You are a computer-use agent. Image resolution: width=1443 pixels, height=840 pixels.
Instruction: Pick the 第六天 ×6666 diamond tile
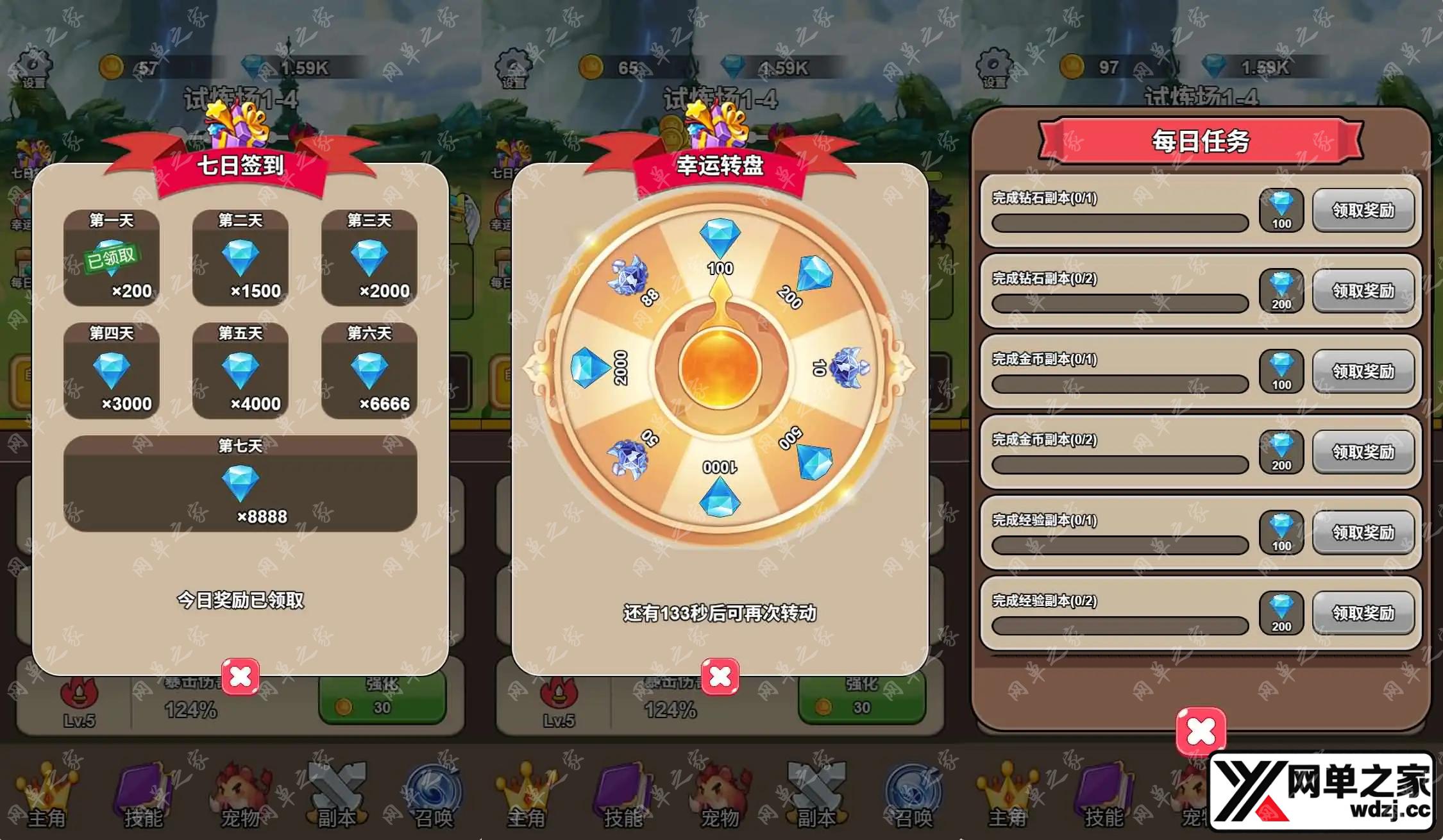pos(369,371)
